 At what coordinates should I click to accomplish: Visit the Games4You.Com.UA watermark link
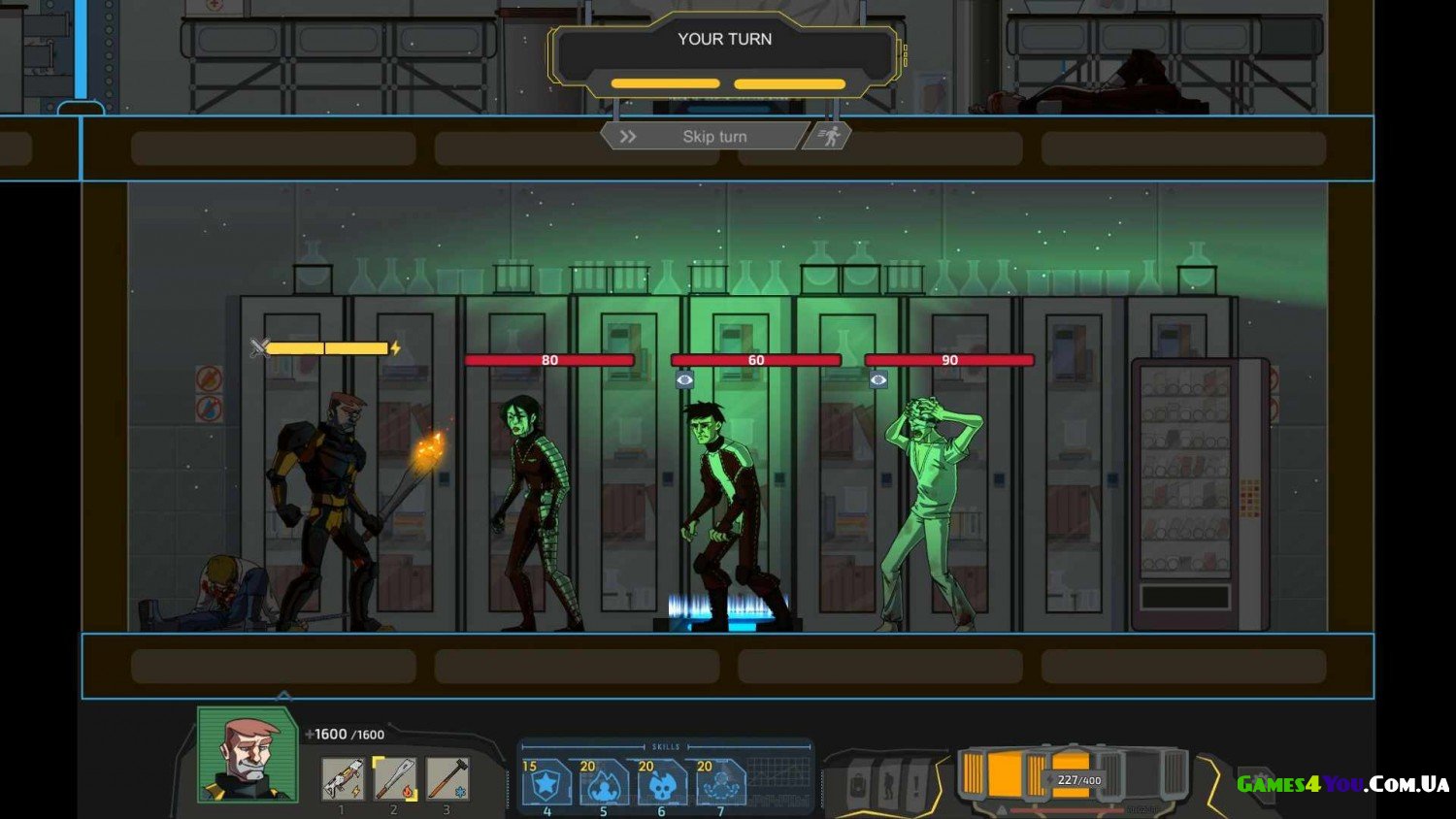(x=1342, y=784)
